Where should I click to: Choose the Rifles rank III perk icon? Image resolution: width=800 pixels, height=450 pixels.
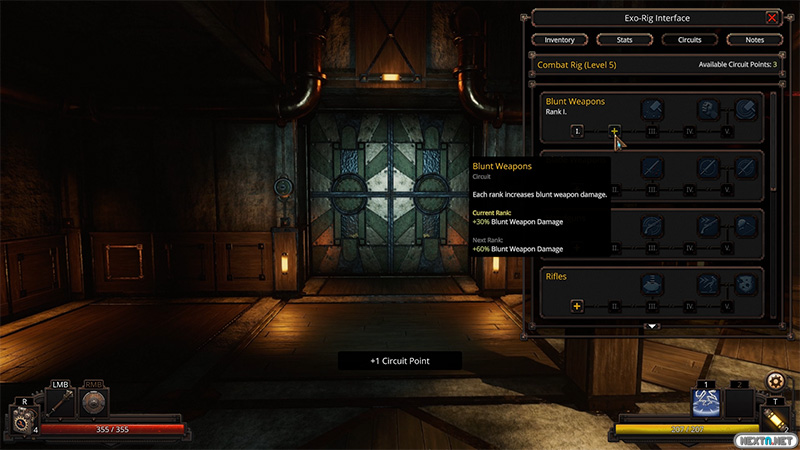click(x=652, y=284)
